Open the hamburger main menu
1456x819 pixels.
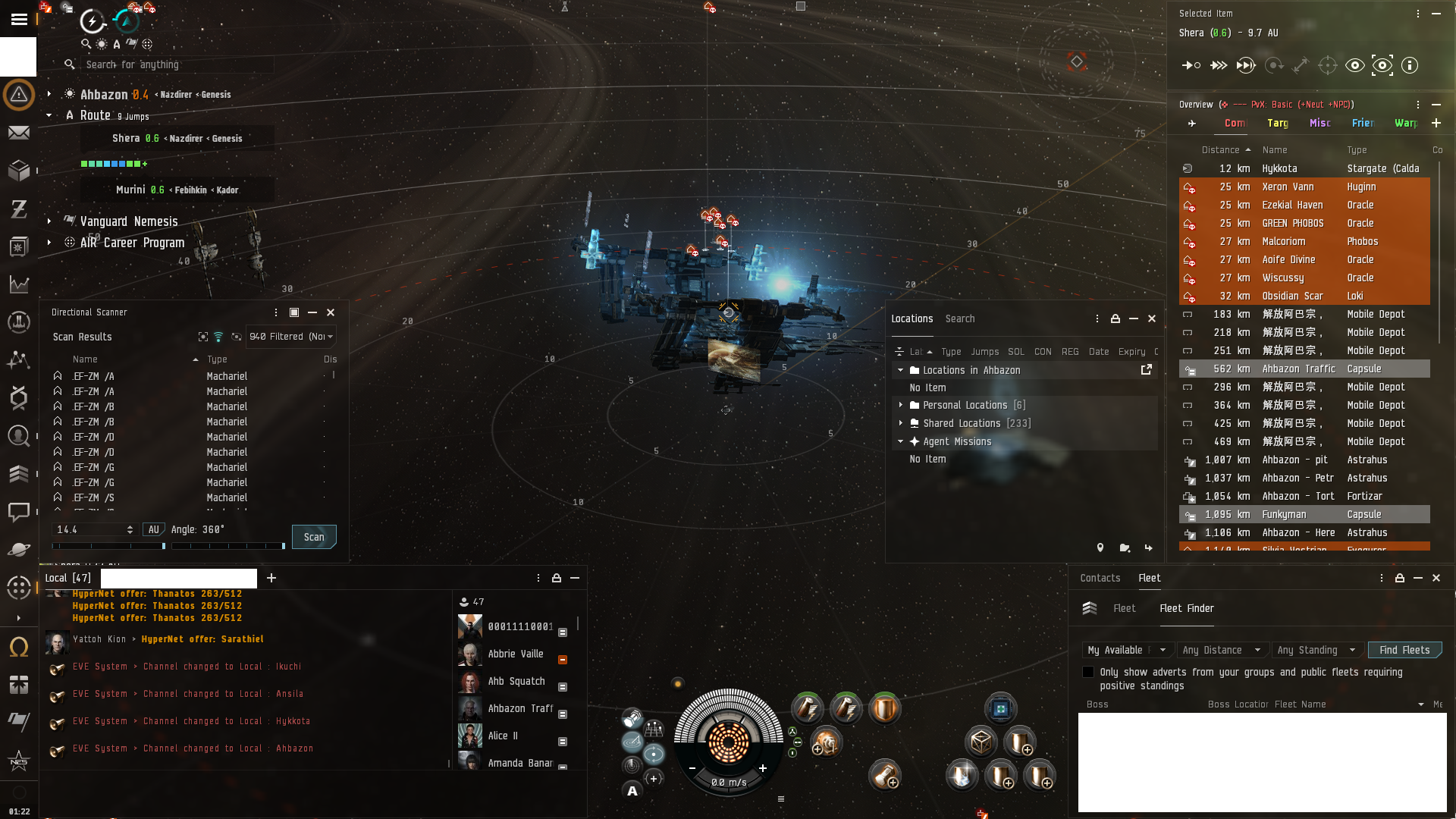coord(19,20)
